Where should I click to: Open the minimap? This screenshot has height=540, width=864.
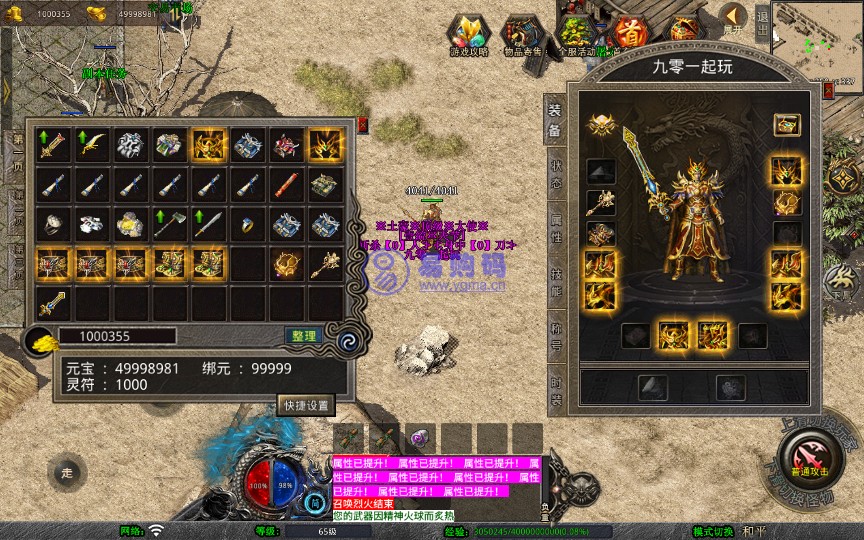[x=816, y=33]
